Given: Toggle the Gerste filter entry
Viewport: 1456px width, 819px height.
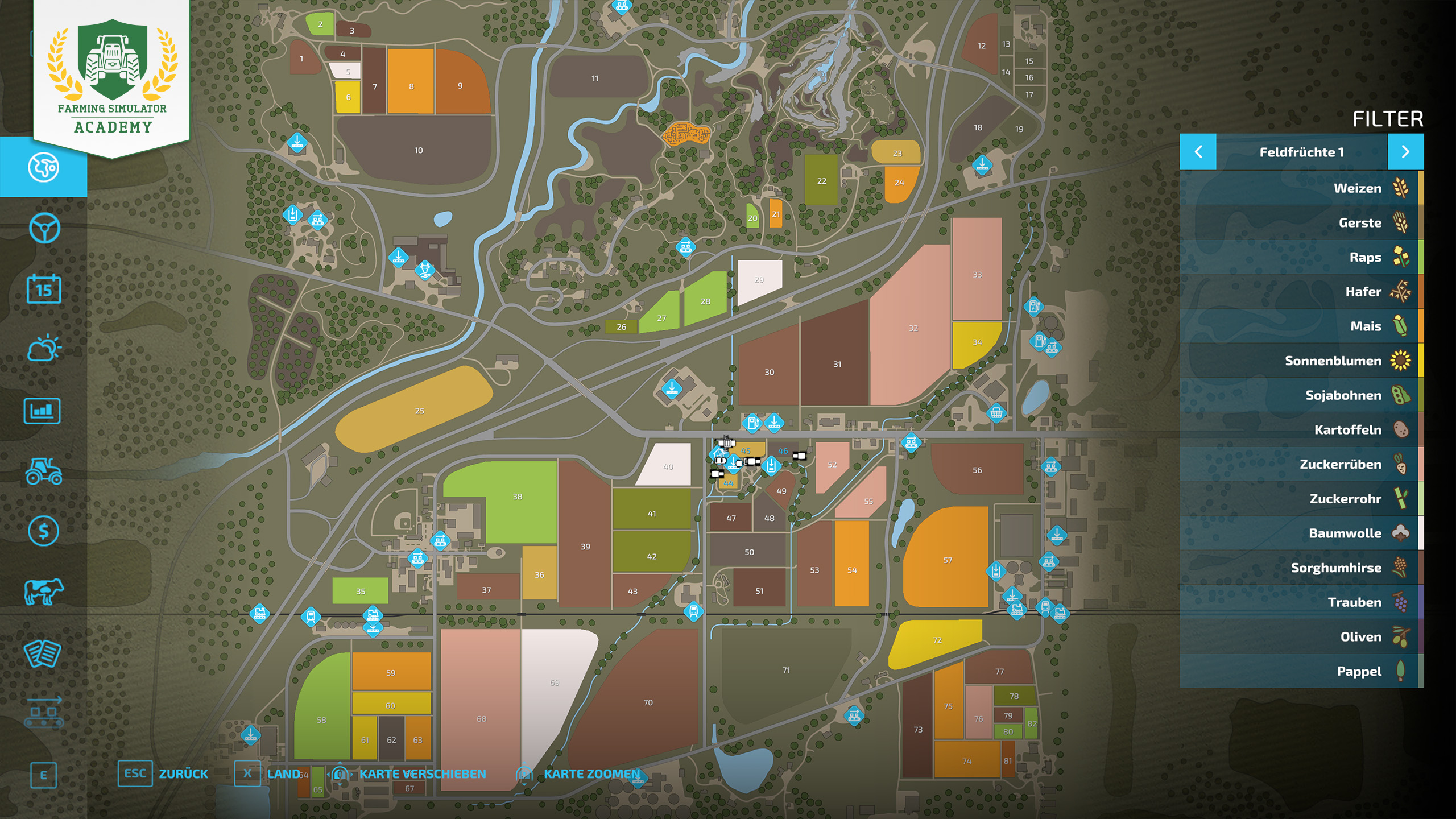Looking at the screenshot, I should click(1301, 223).
